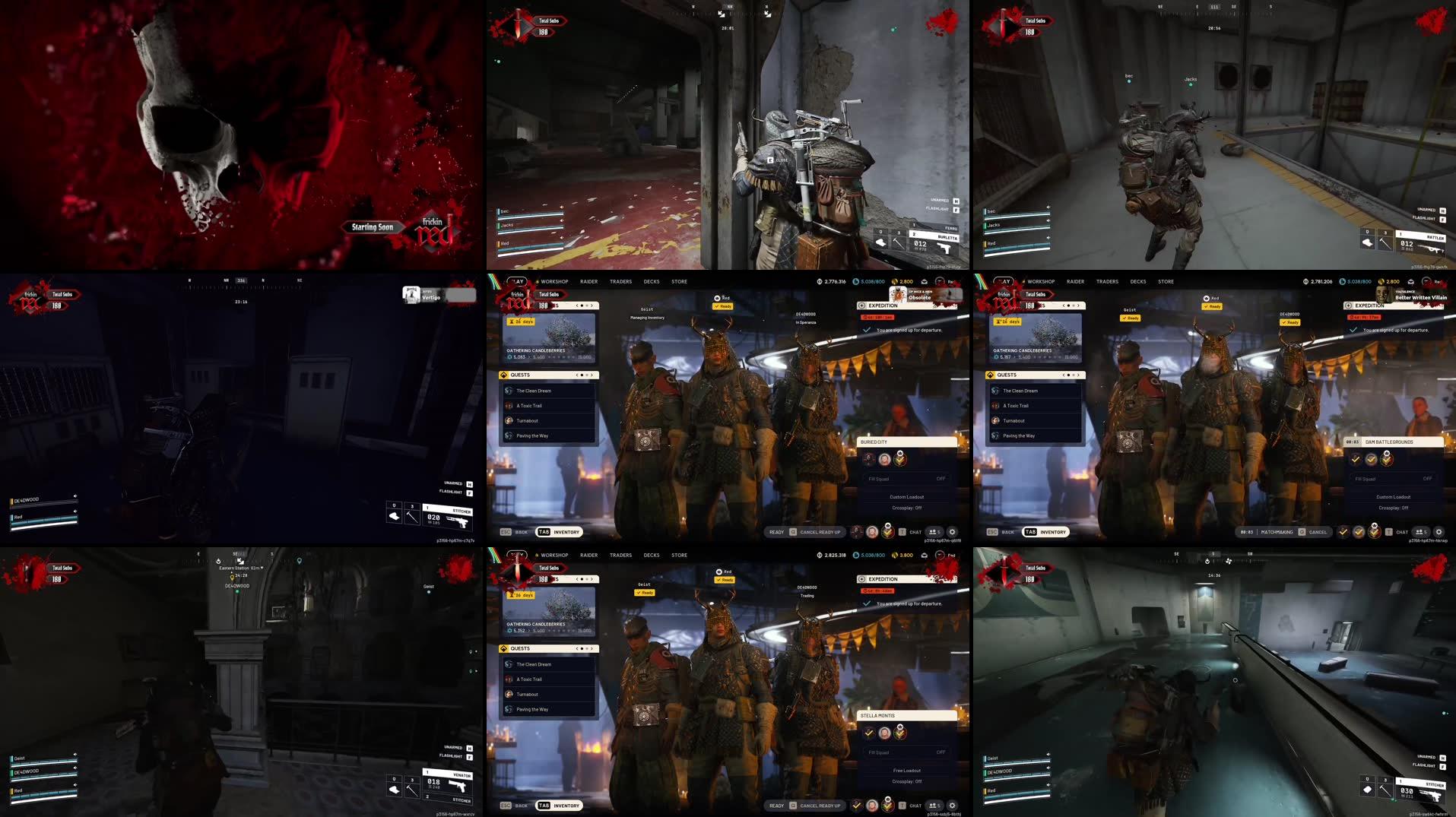Viewport: 1456px width, 817px height.
Task: Switch to the TRADERS tab
Action: point(621,281)
